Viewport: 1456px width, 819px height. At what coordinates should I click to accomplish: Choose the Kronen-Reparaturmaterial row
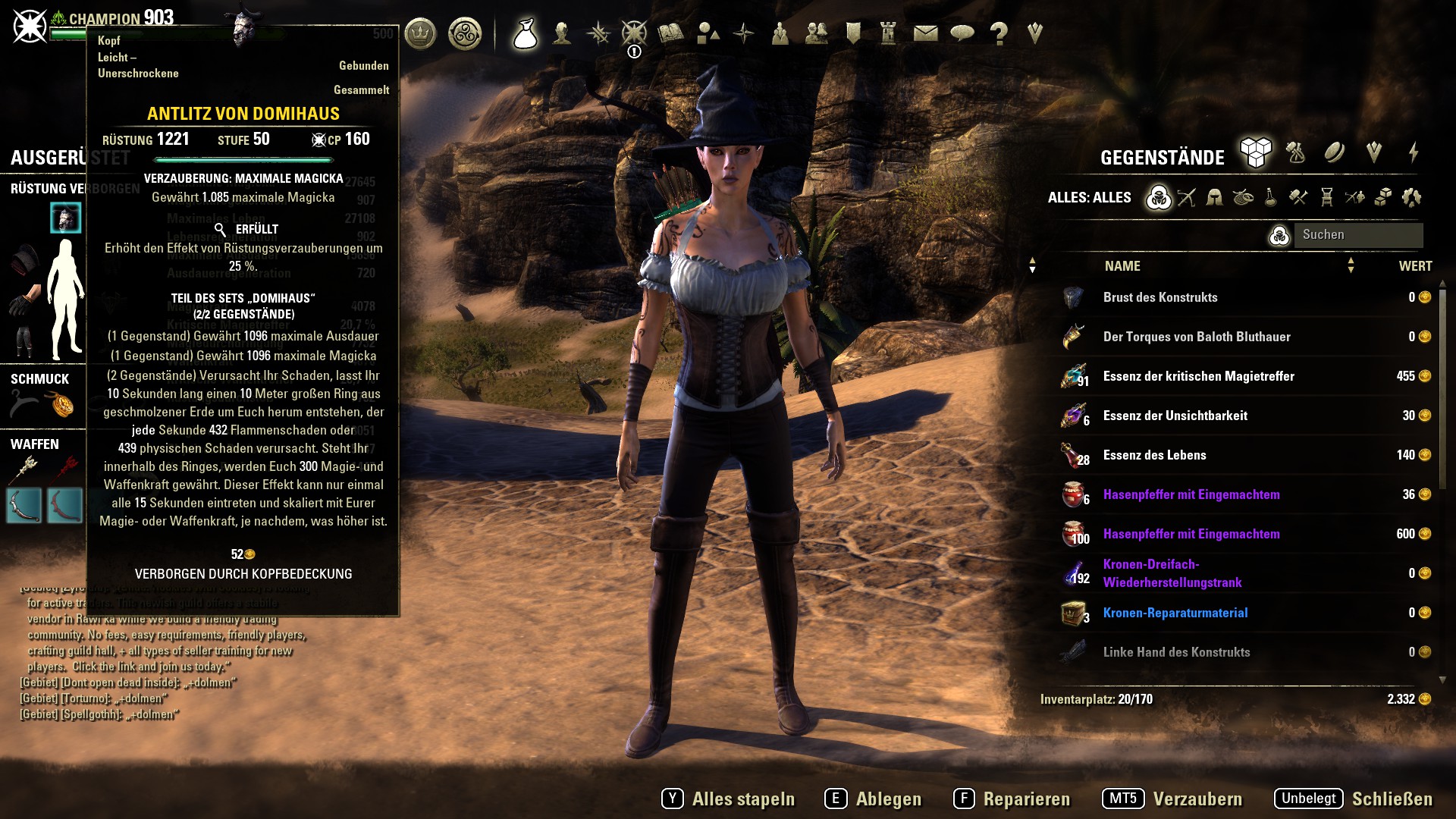1175,613
